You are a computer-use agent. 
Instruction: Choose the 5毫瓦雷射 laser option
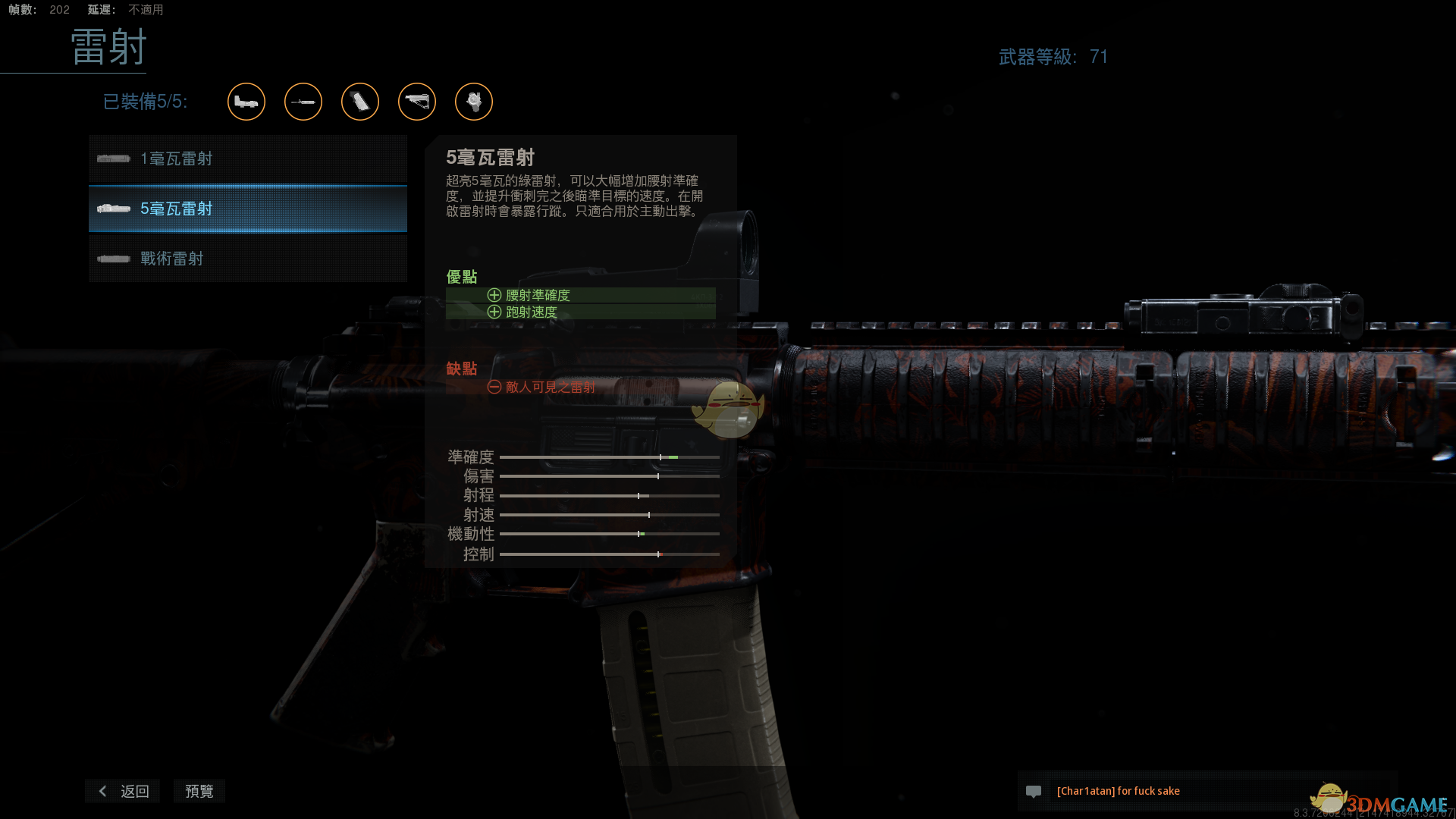click(x=247, y=209)
